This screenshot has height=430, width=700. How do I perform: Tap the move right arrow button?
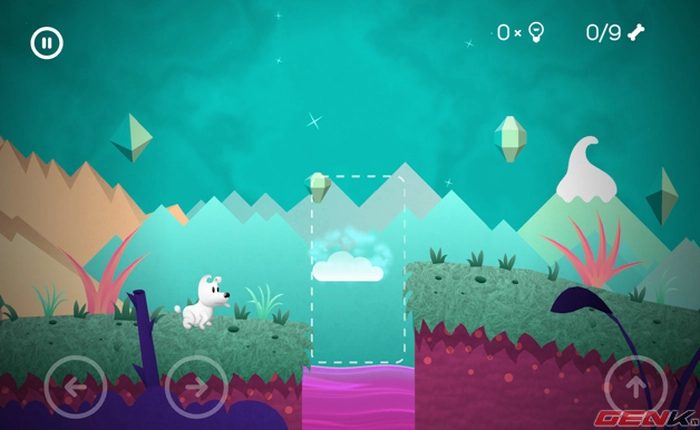pos(196,386)
